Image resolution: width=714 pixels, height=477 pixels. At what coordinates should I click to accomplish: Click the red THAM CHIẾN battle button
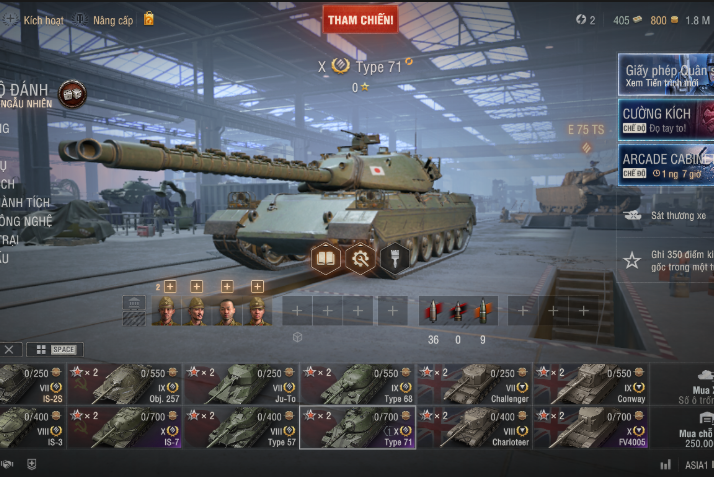tap(360, 19)
